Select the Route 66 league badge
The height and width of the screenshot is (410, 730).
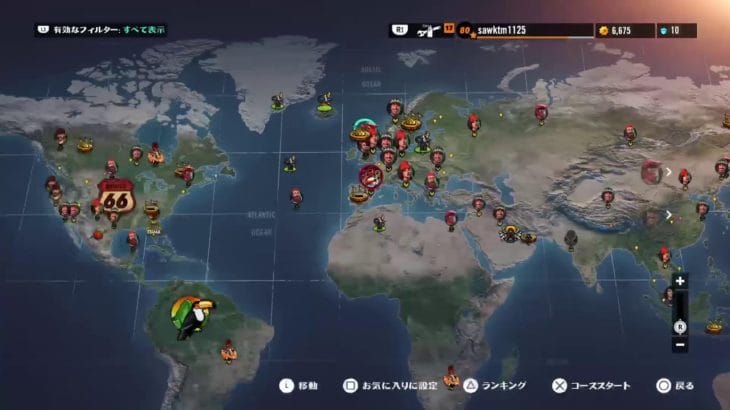116,196
